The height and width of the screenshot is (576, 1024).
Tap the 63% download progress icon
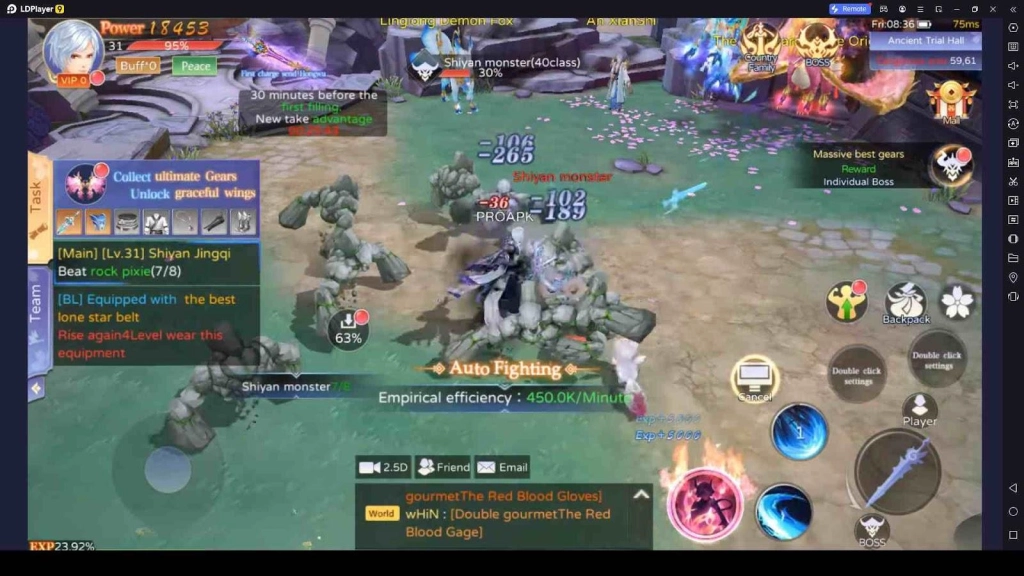[x=347, y=327]
